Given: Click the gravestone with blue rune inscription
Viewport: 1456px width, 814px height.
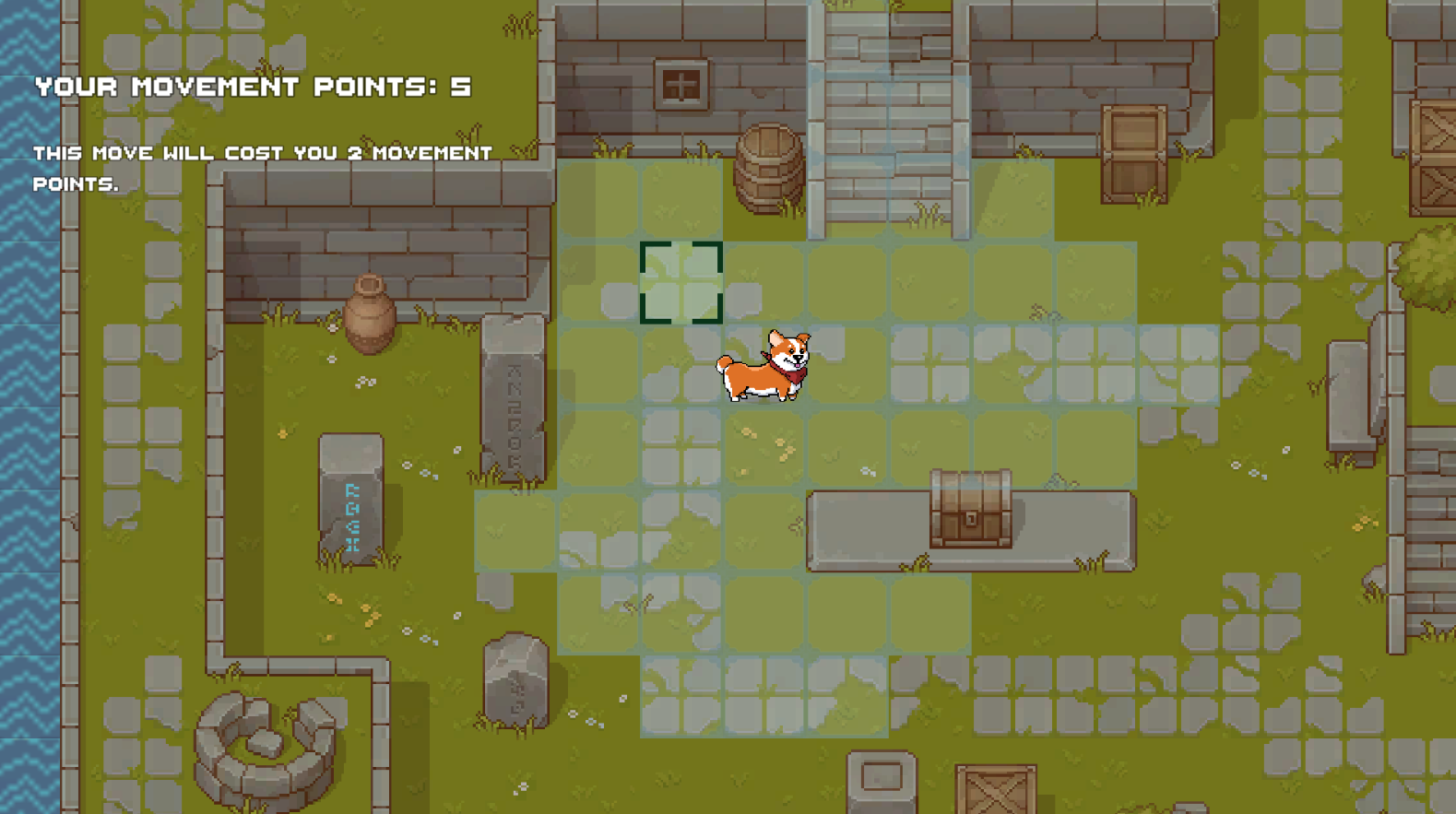Looking at the screenshot, I should point(352,498).
